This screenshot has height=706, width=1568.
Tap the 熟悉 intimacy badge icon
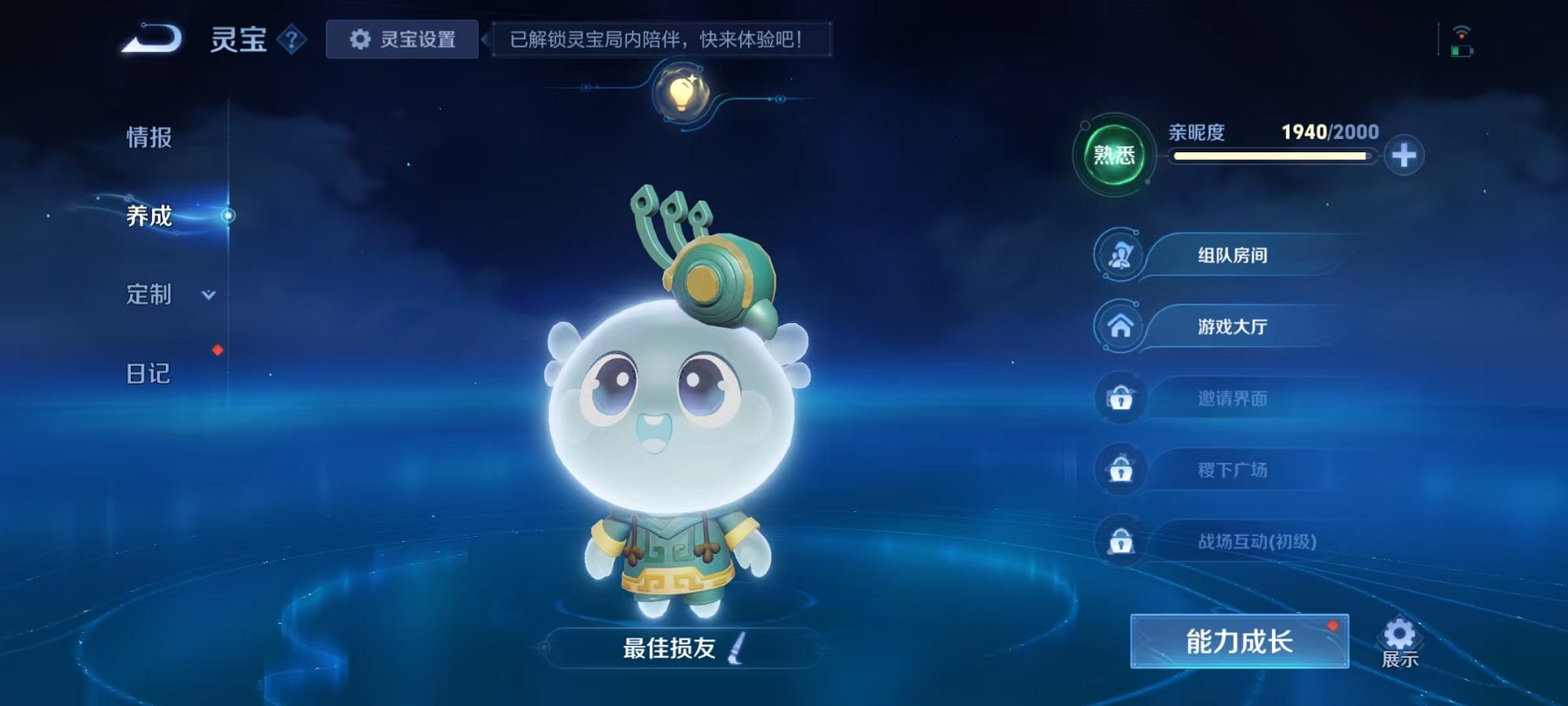pos(1113,153)
